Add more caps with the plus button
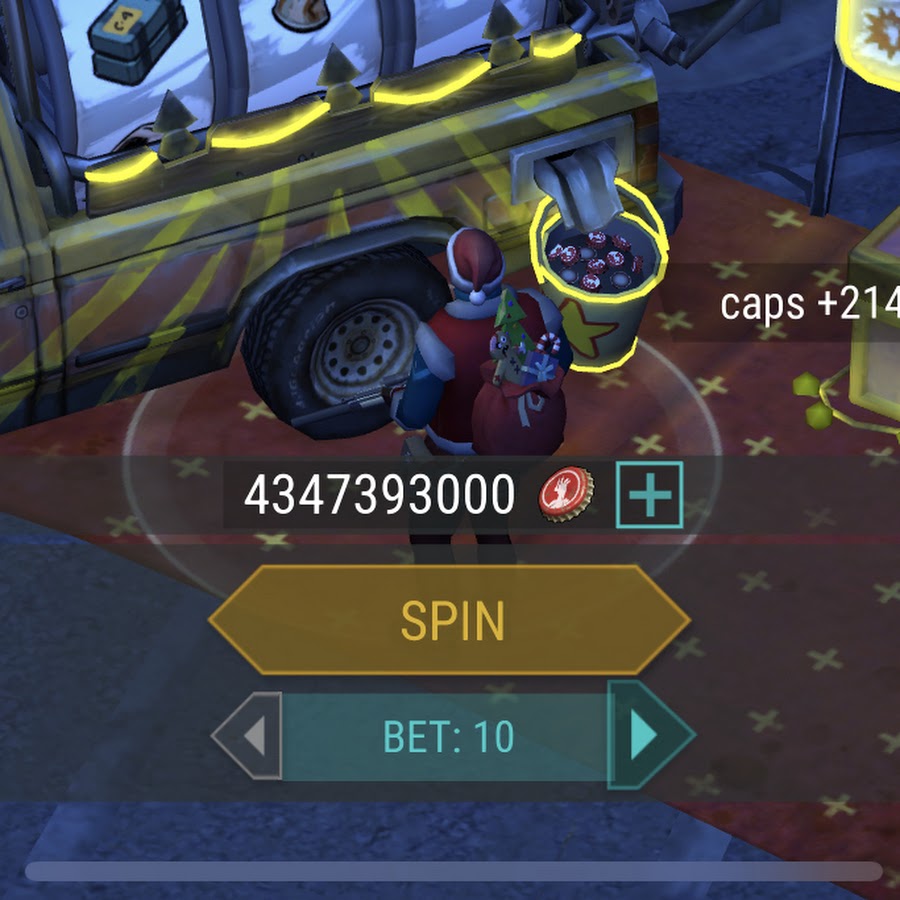Screen dimensions: 900x900 coord(649,495)
